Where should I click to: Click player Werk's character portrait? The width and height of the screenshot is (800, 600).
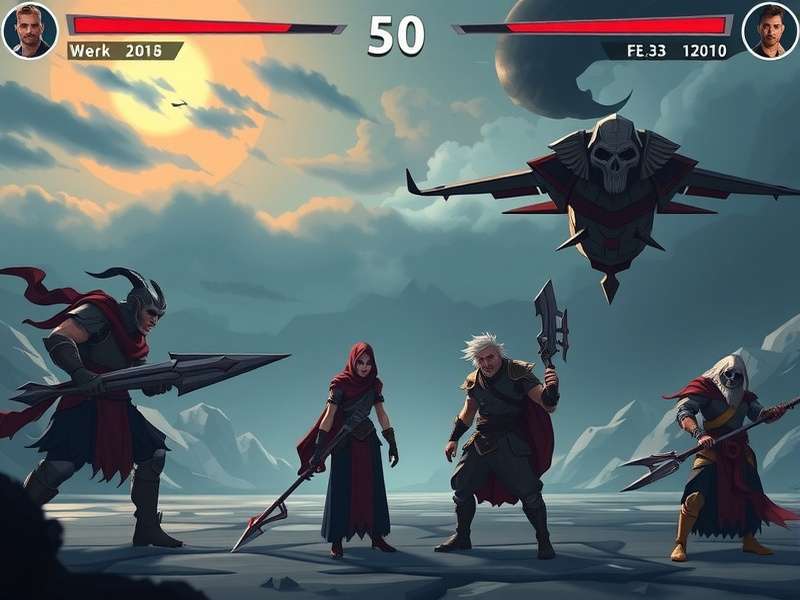[x=30, y=30]
